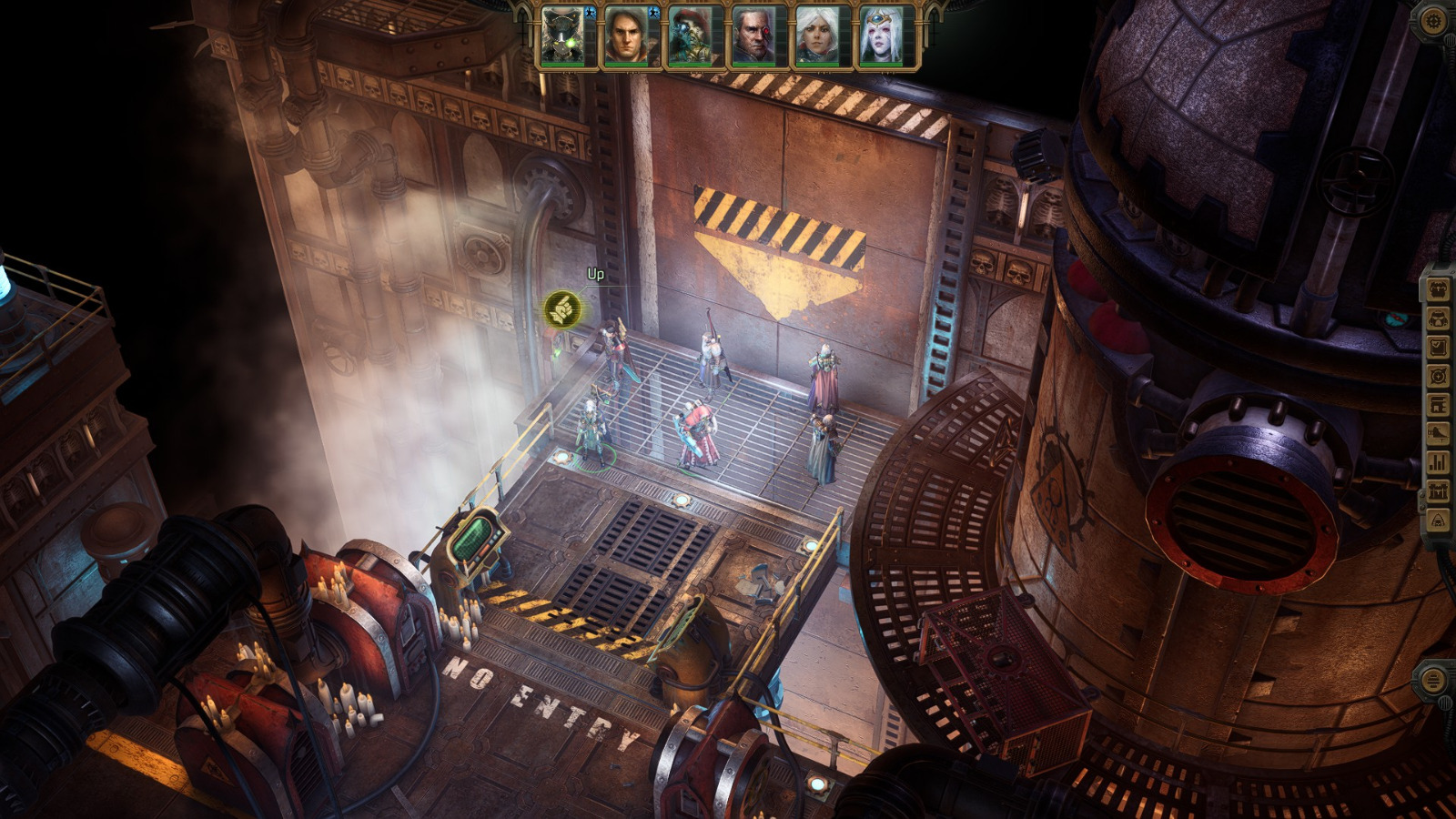The height and width of the screenshot is (819, 1456).
Task: Click the icon at the bottom-right sidebar panel
Action: [1433, 680]
